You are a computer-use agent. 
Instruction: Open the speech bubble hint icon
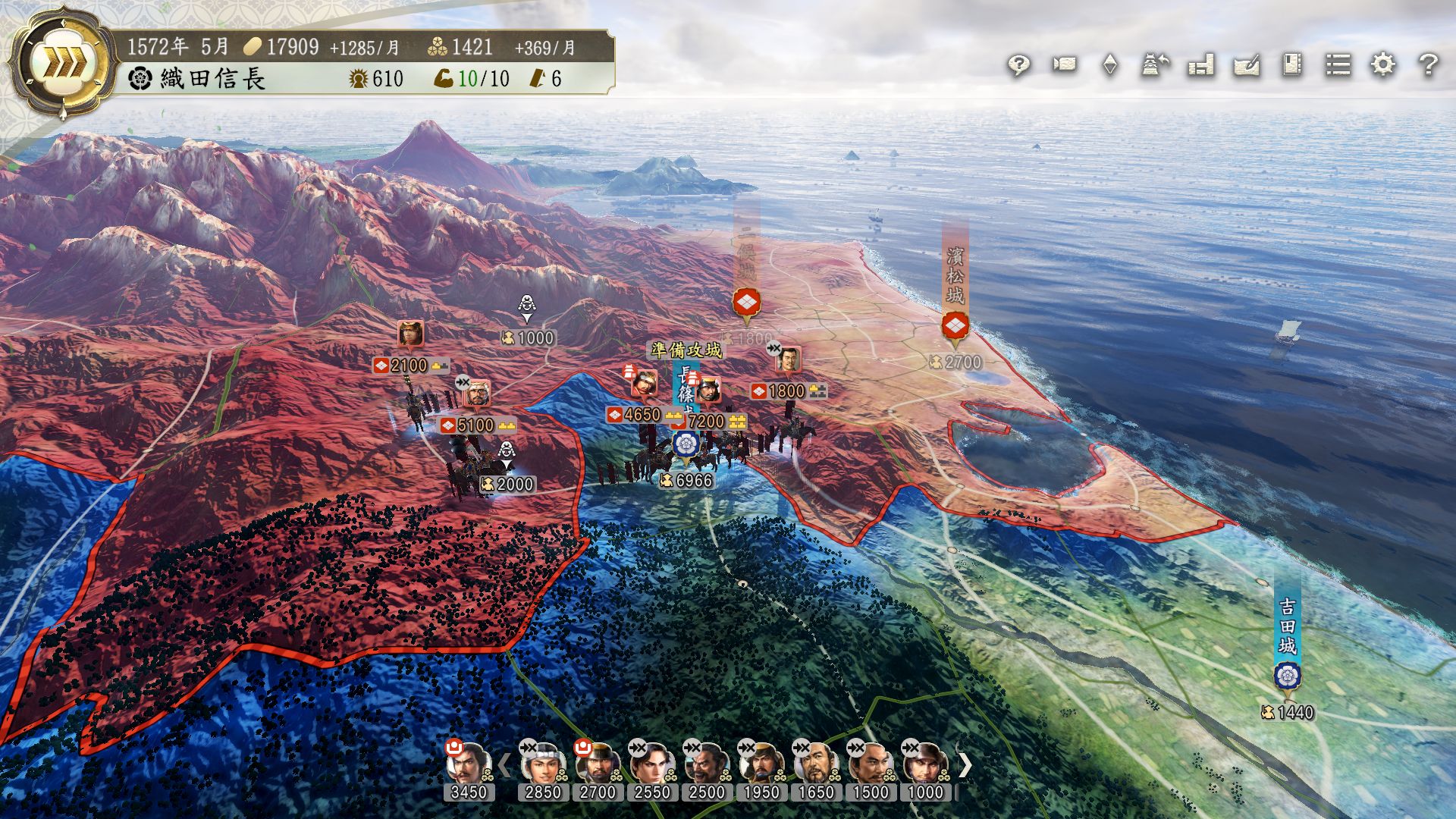1018,65
